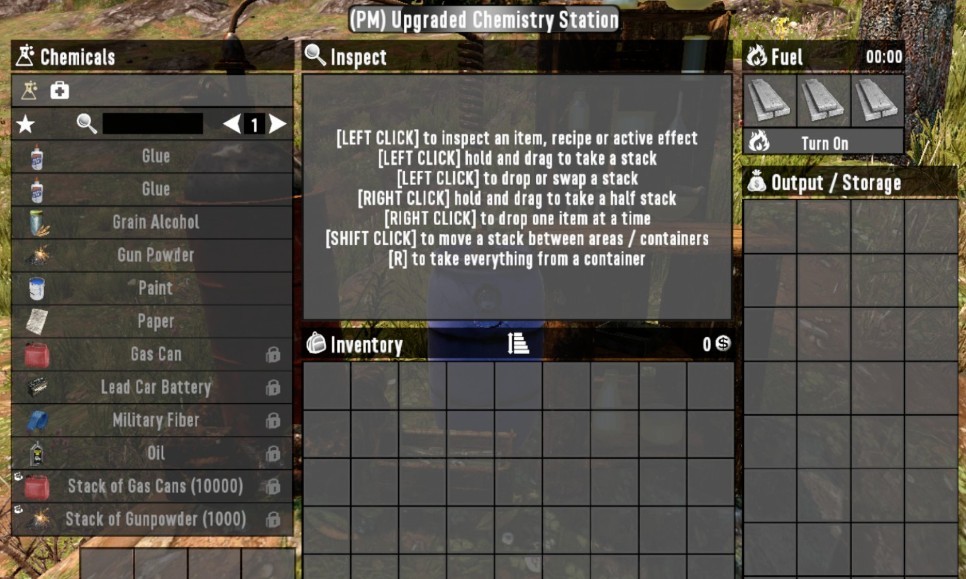Viewport: 966px width, 579px height.
Task: Go to the next recipe page
Action: tap(278, 124)
